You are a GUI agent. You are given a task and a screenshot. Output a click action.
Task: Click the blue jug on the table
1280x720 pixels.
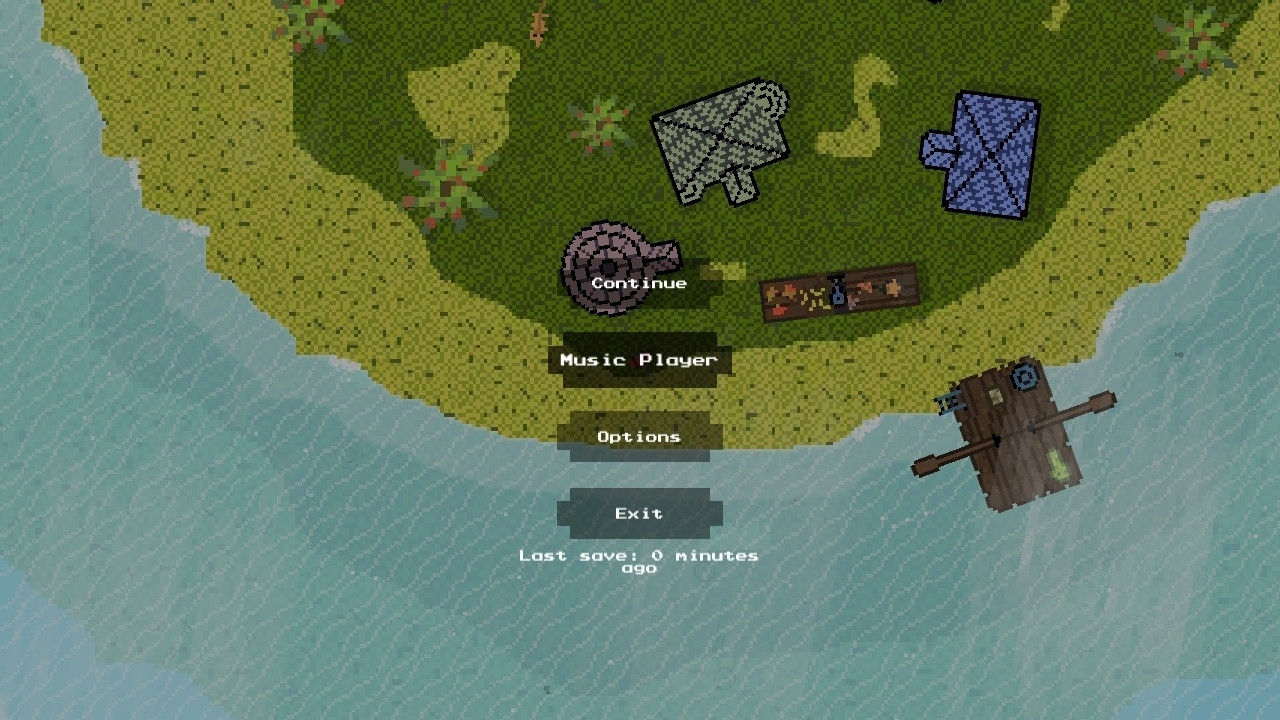click(x=838, y=295)
